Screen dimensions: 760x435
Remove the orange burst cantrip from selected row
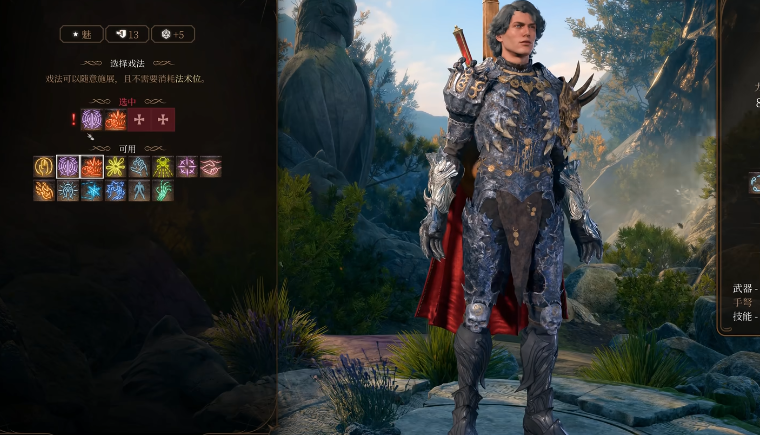tap(116, 120)
